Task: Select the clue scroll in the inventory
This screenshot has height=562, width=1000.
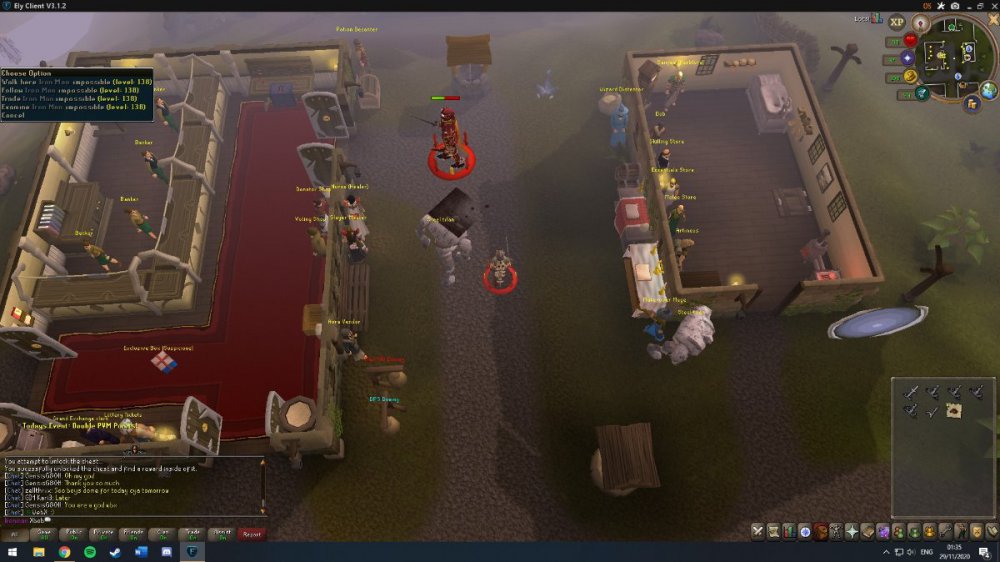Action: tap(954, 411)
